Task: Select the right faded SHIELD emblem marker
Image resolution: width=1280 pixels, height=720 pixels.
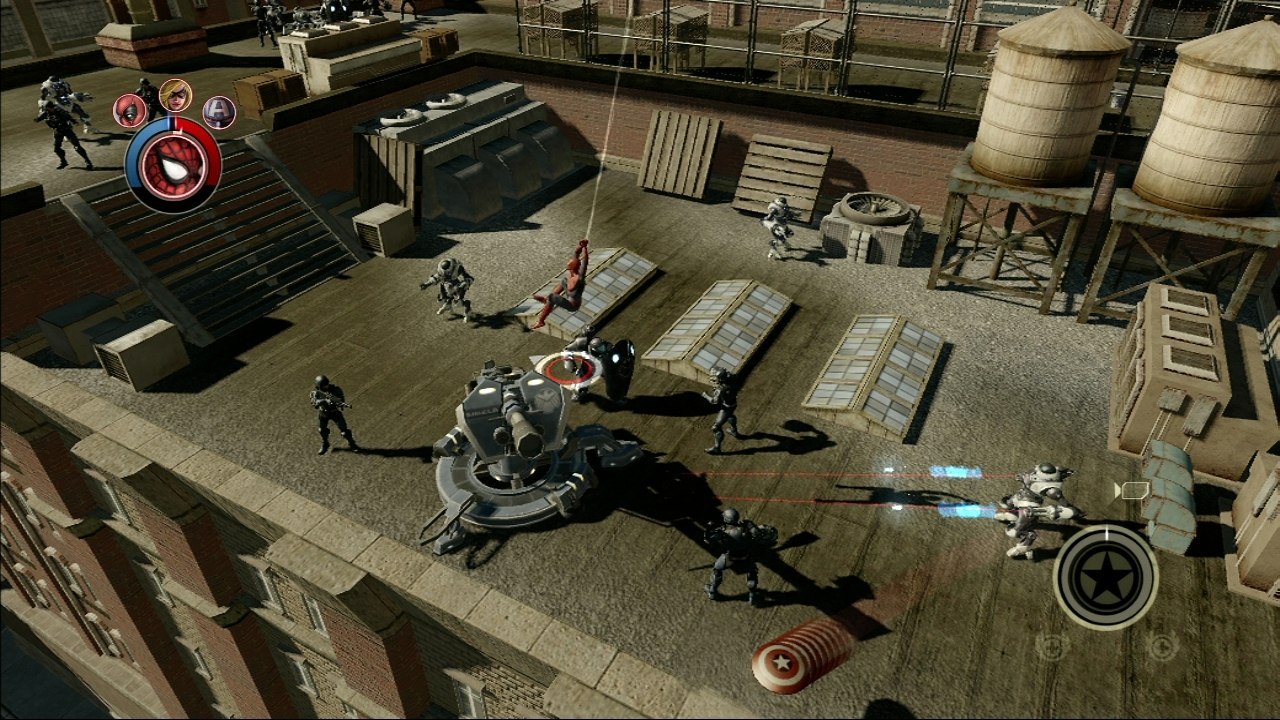Action: 1161,645
